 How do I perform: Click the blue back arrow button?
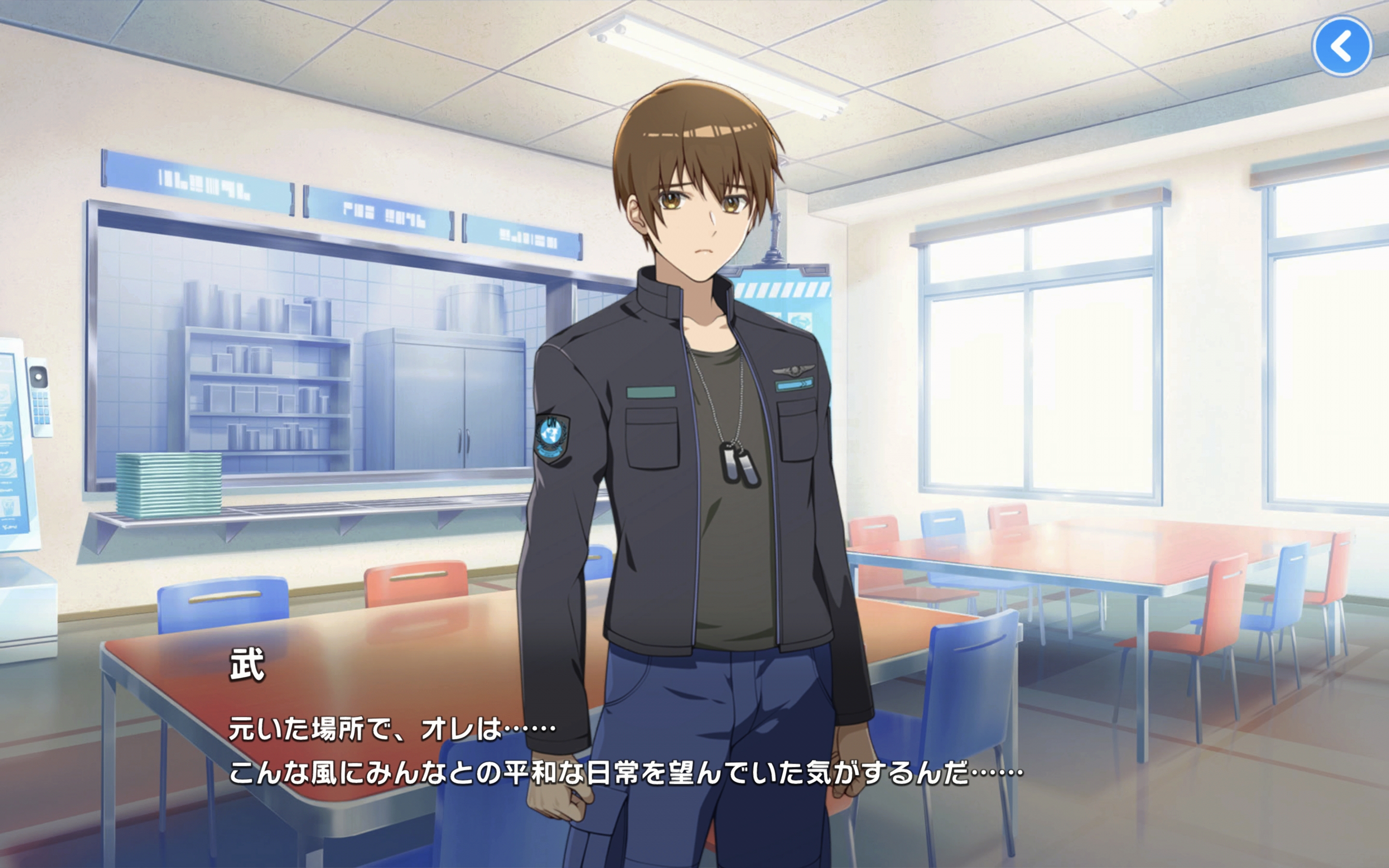1341,46
